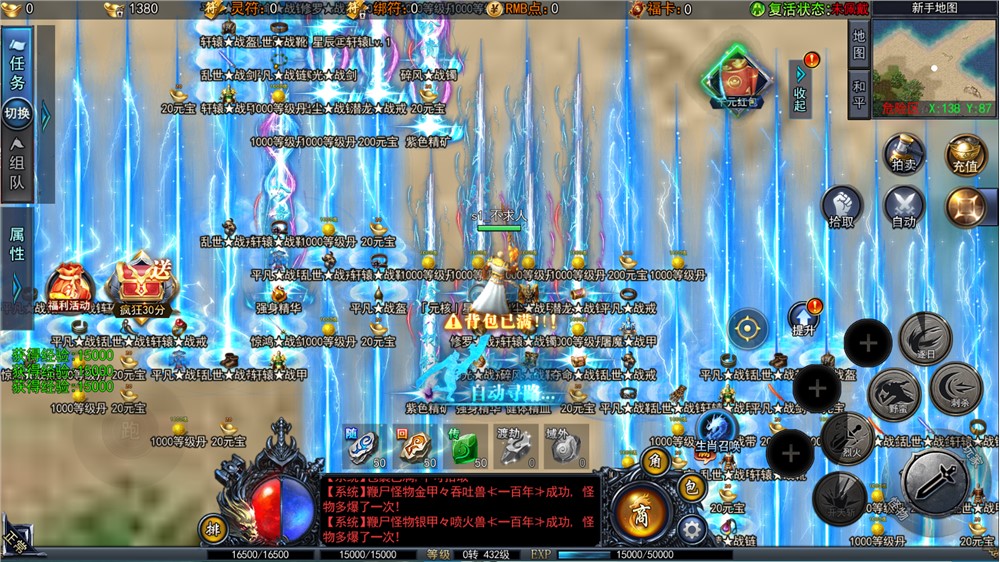
Task: Toggle 自动 auto-combat
Action: click(x=903, y=207)
